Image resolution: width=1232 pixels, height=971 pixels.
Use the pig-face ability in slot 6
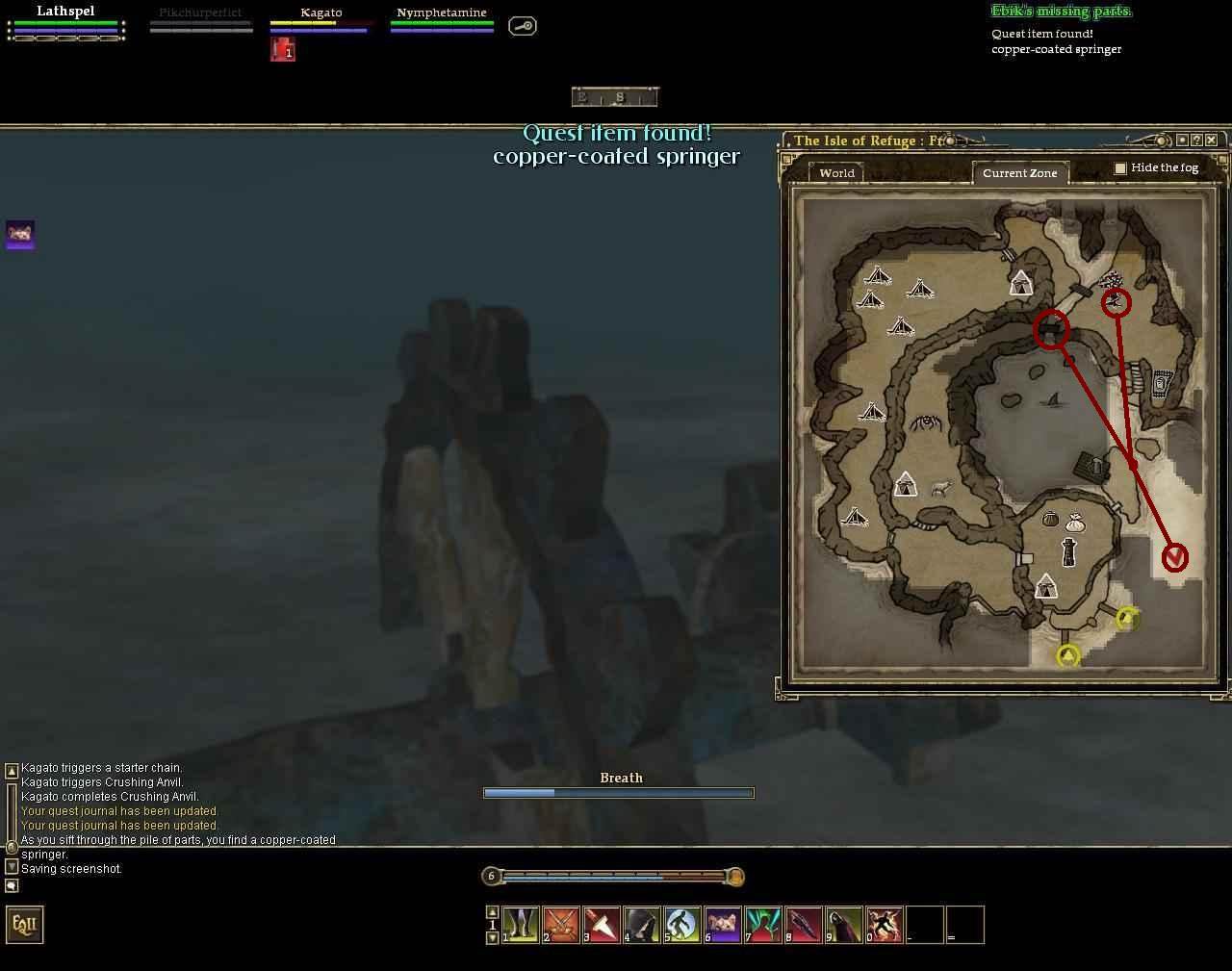[x=723, y=925]
